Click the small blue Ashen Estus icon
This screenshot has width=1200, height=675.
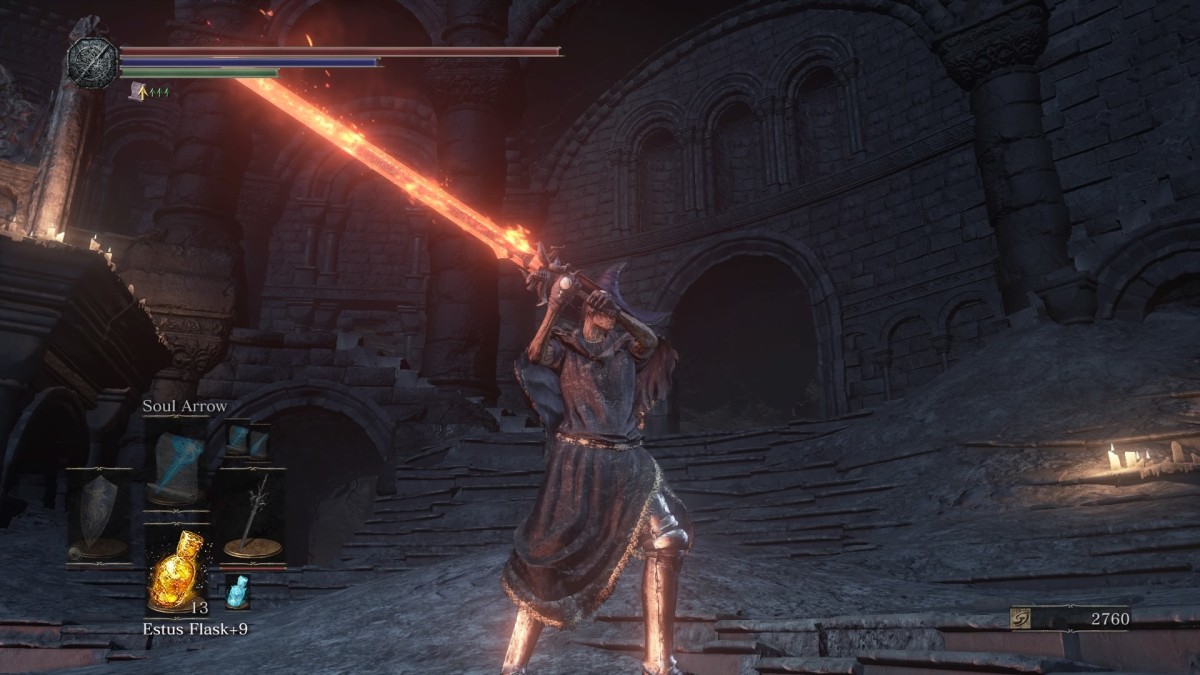[x=237, y=591]
